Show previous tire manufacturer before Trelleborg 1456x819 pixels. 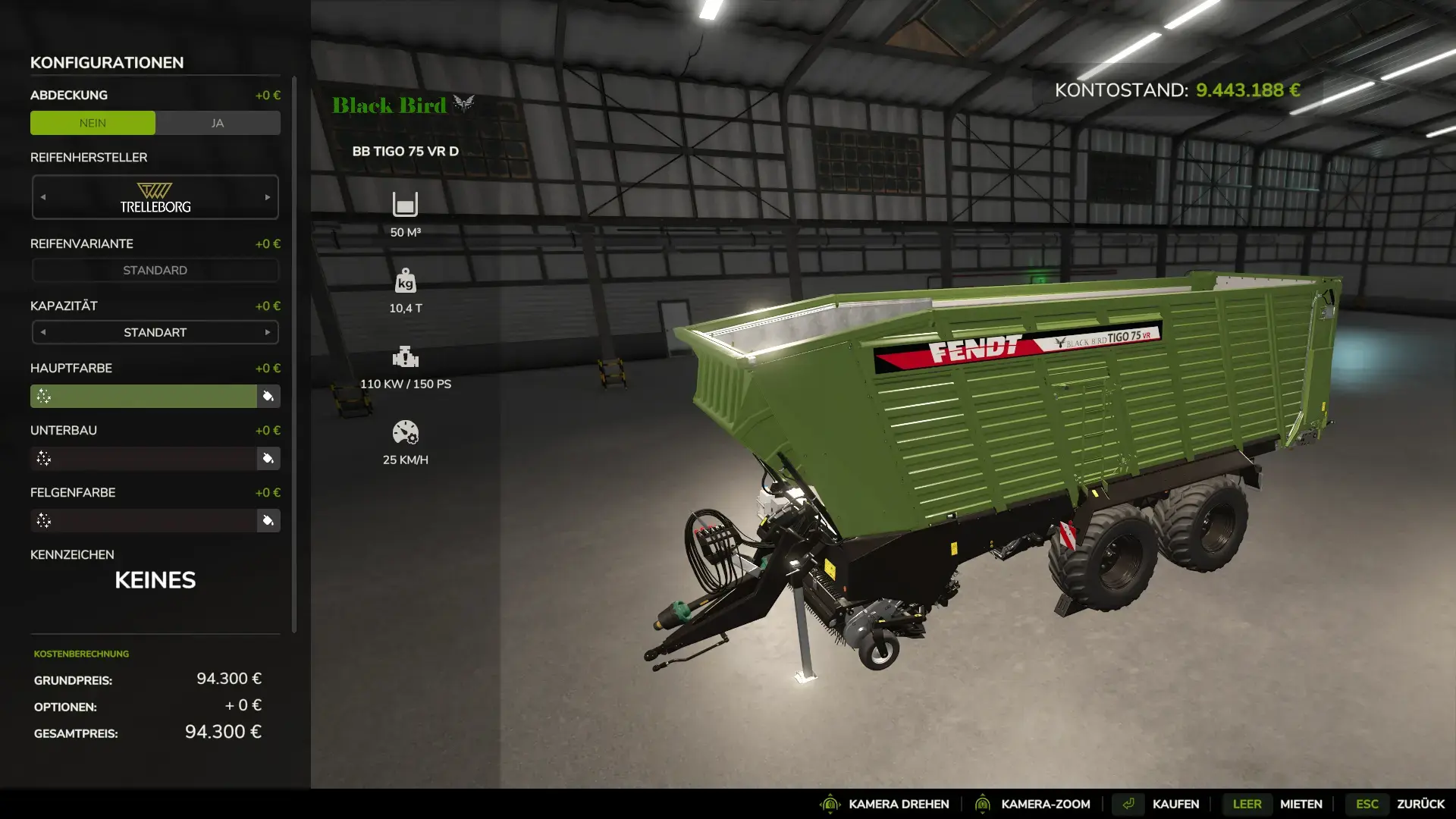tap(43, 197)
